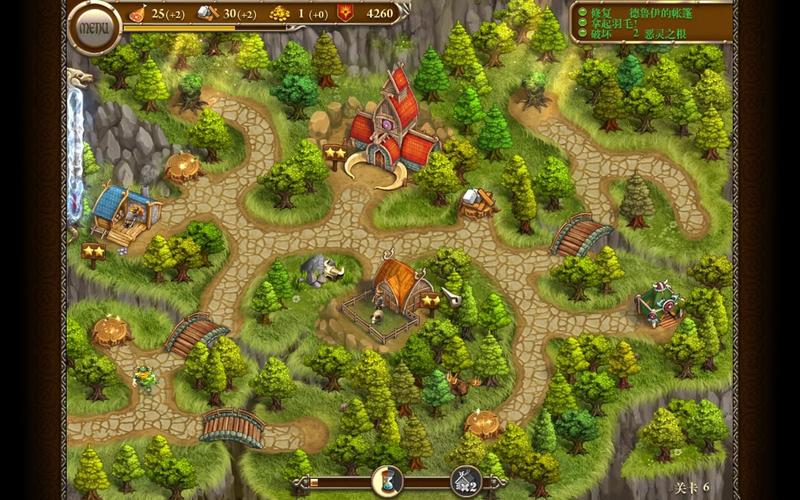This screenshot has height=500, width=800.
Task: Activate the x2 hammer work-speed bonus
Action: [465, 481]
